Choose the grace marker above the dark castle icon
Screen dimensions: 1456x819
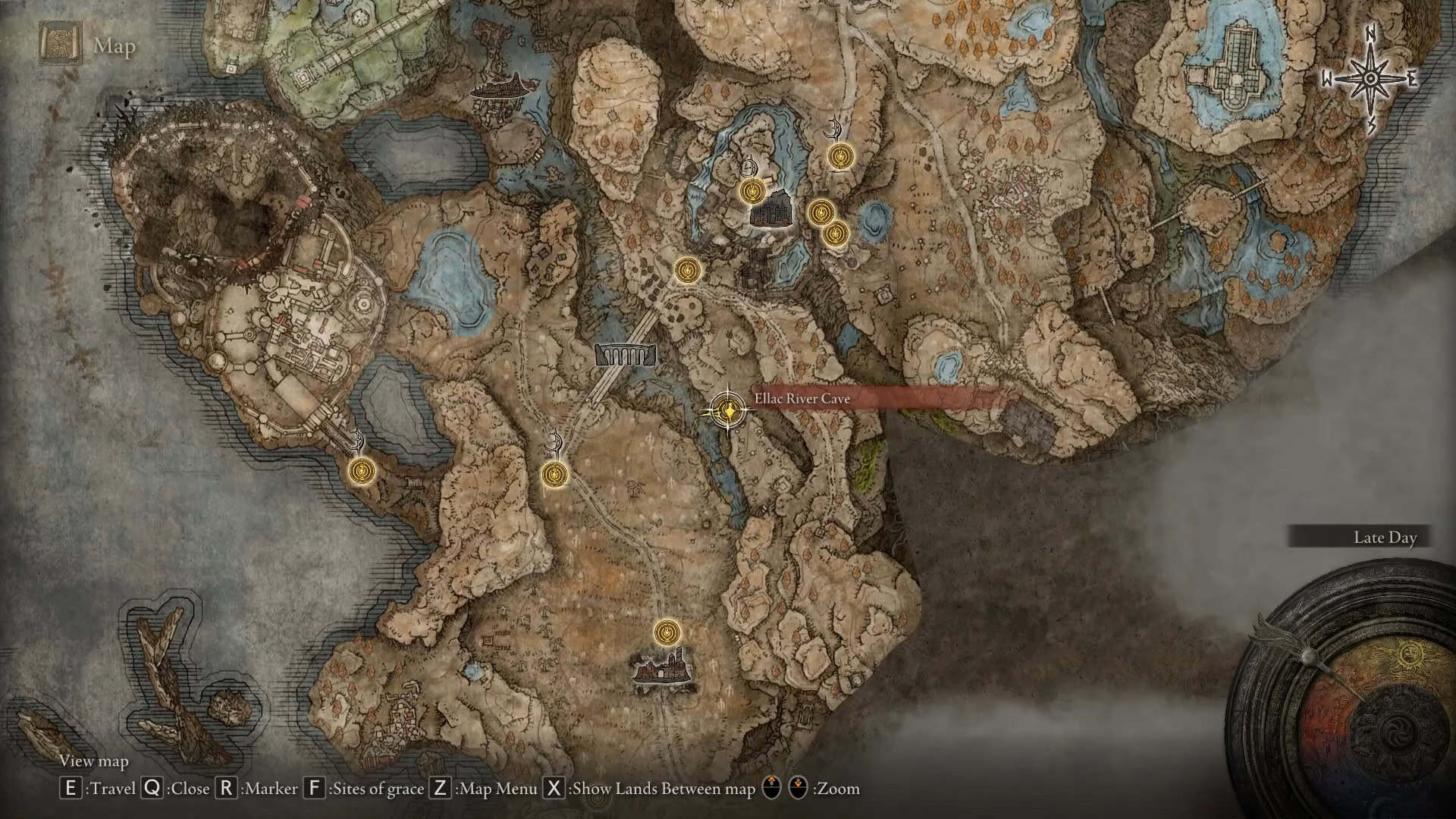tap(751, 192)
